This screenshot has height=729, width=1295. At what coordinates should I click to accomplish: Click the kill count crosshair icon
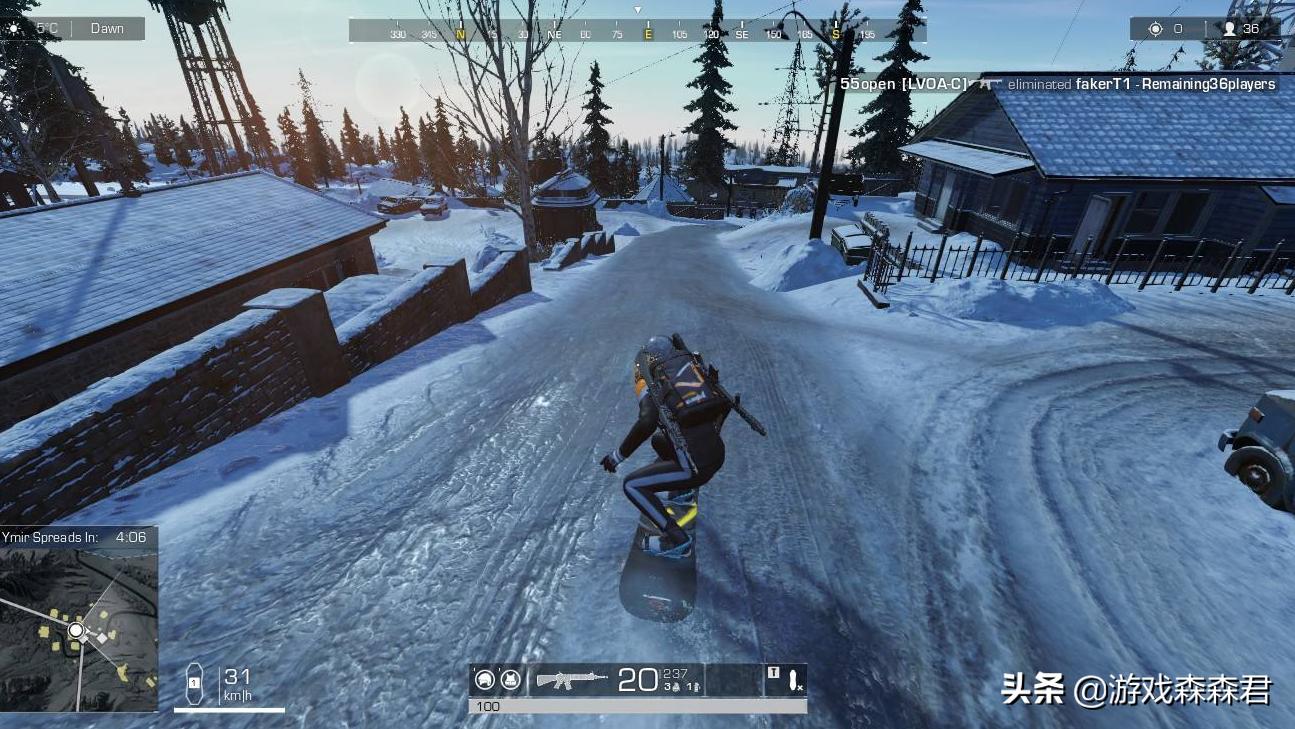(x=1155, y=29)
